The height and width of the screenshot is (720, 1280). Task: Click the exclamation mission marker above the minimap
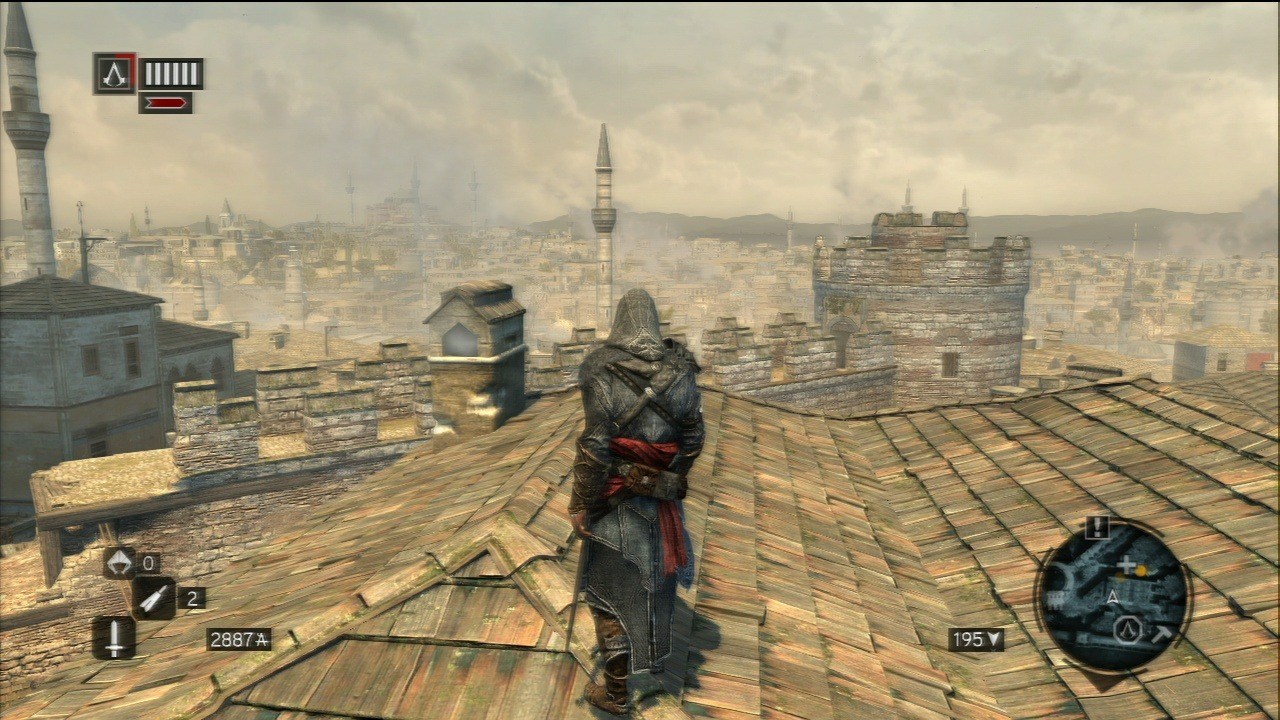(x=1096, y=526)
